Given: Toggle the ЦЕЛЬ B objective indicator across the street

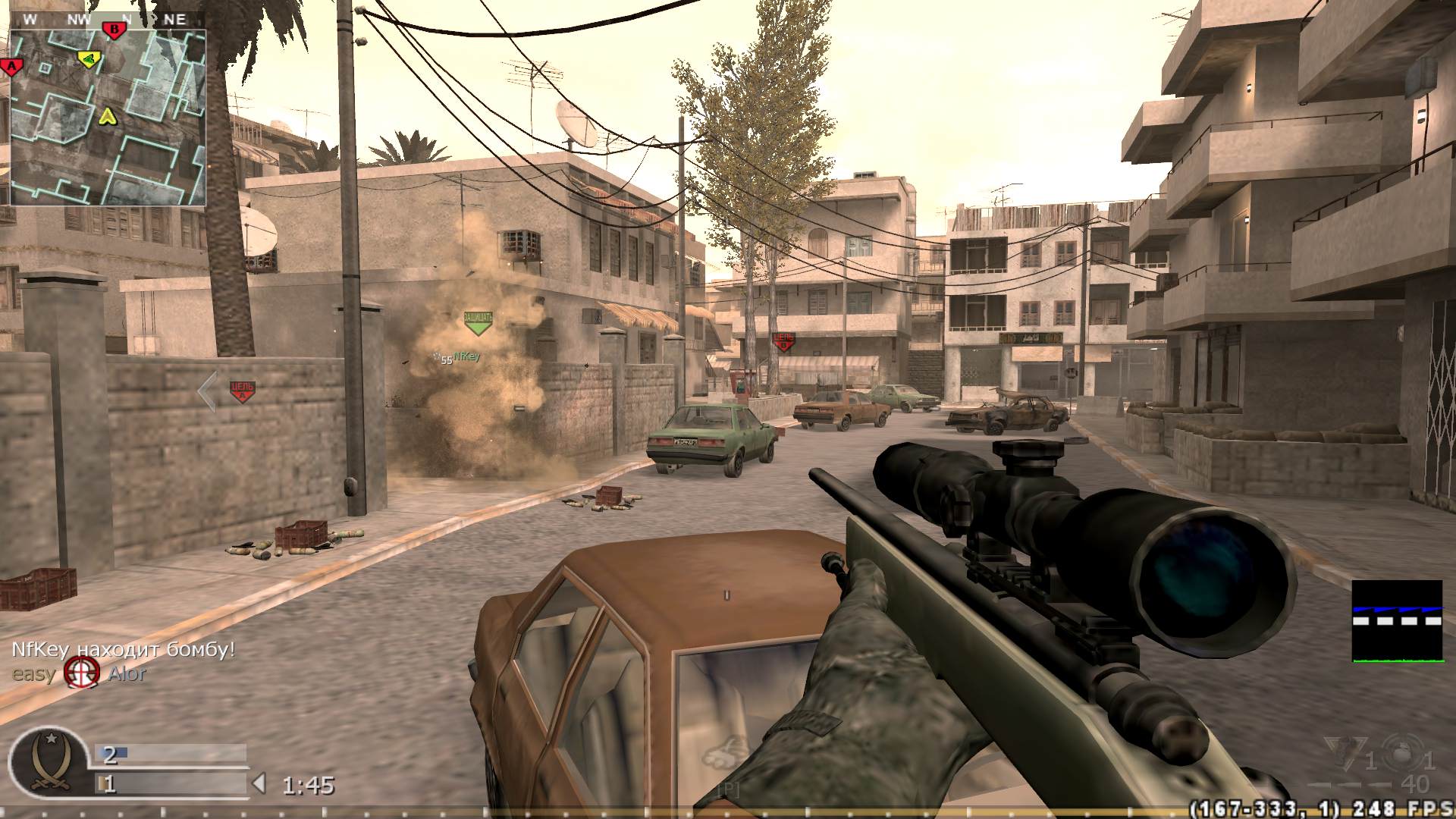Looking at the screenshot, I should [786, 339].
